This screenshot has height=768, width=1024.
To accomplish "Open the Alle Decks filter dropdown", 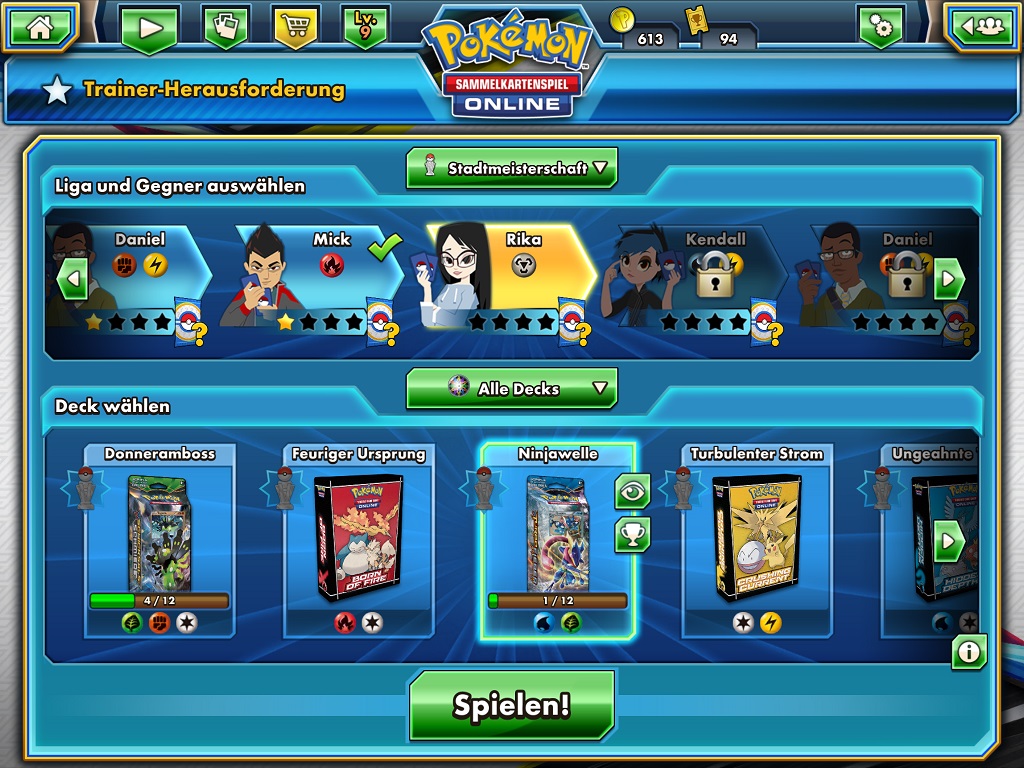I will point(511,388).
